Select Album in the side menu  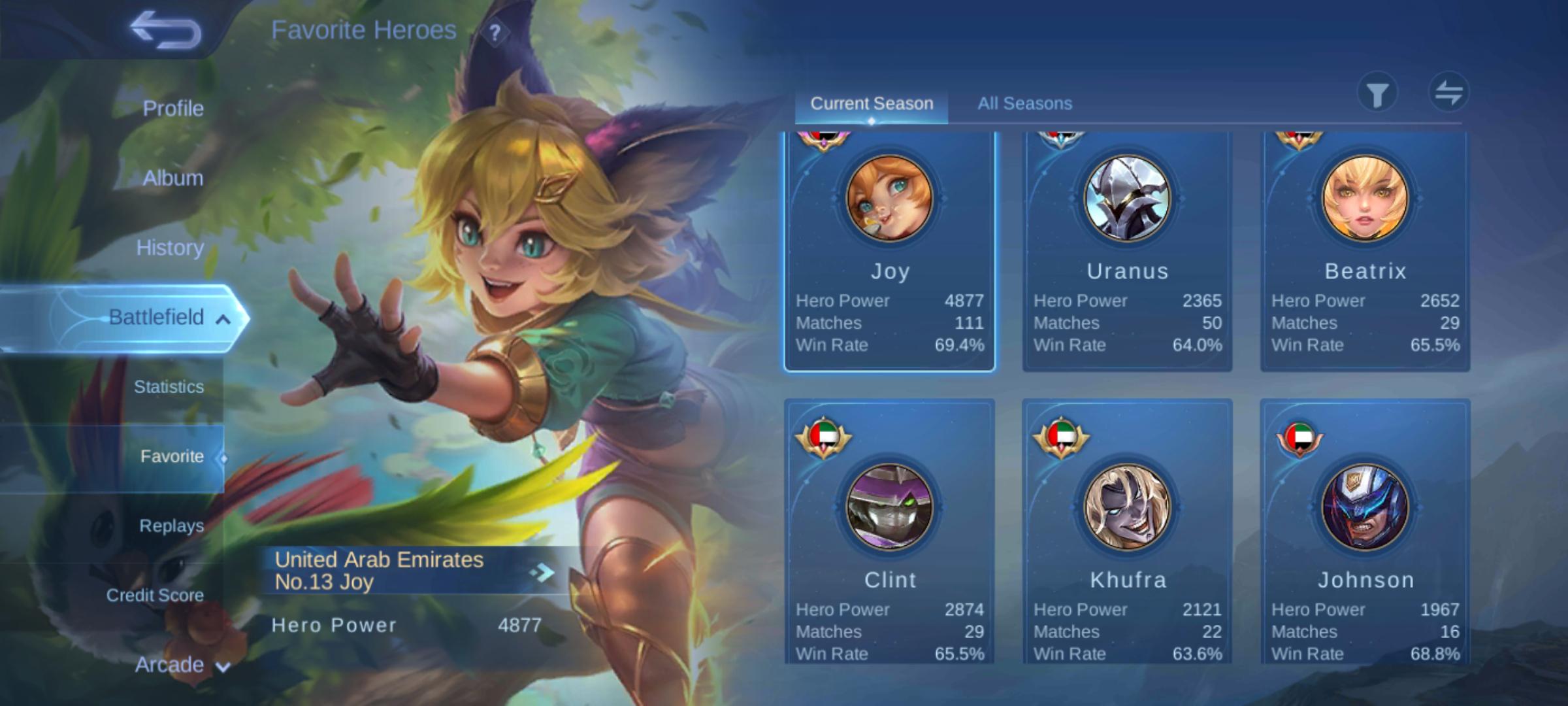[x=173, y=178]
